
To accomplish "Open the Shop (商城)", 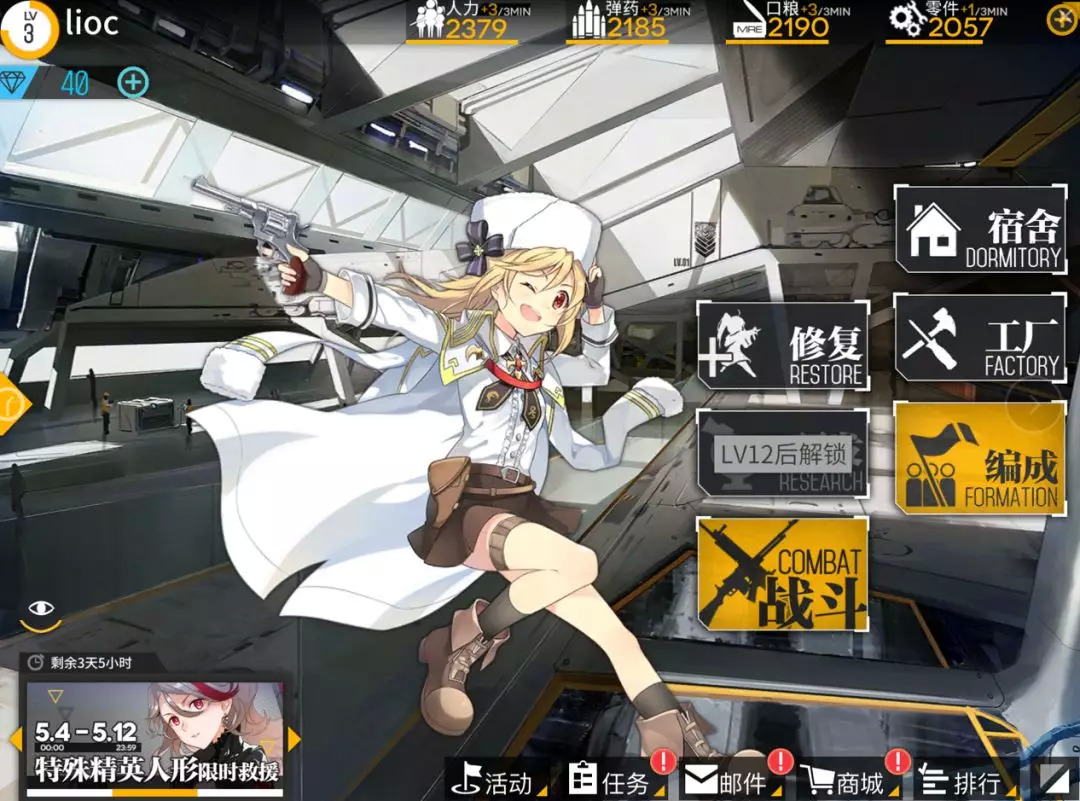I will pyautogui.click(x=847, y=780).
